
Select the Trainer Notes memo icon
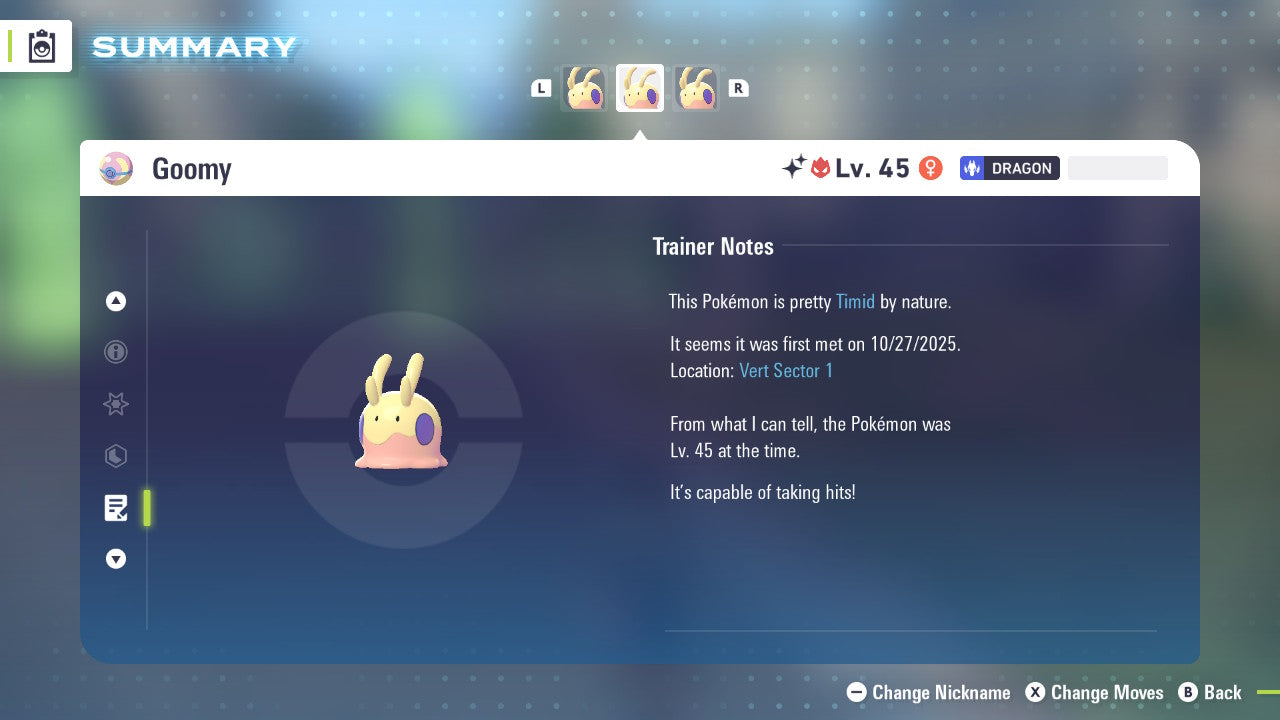(116, 508)
